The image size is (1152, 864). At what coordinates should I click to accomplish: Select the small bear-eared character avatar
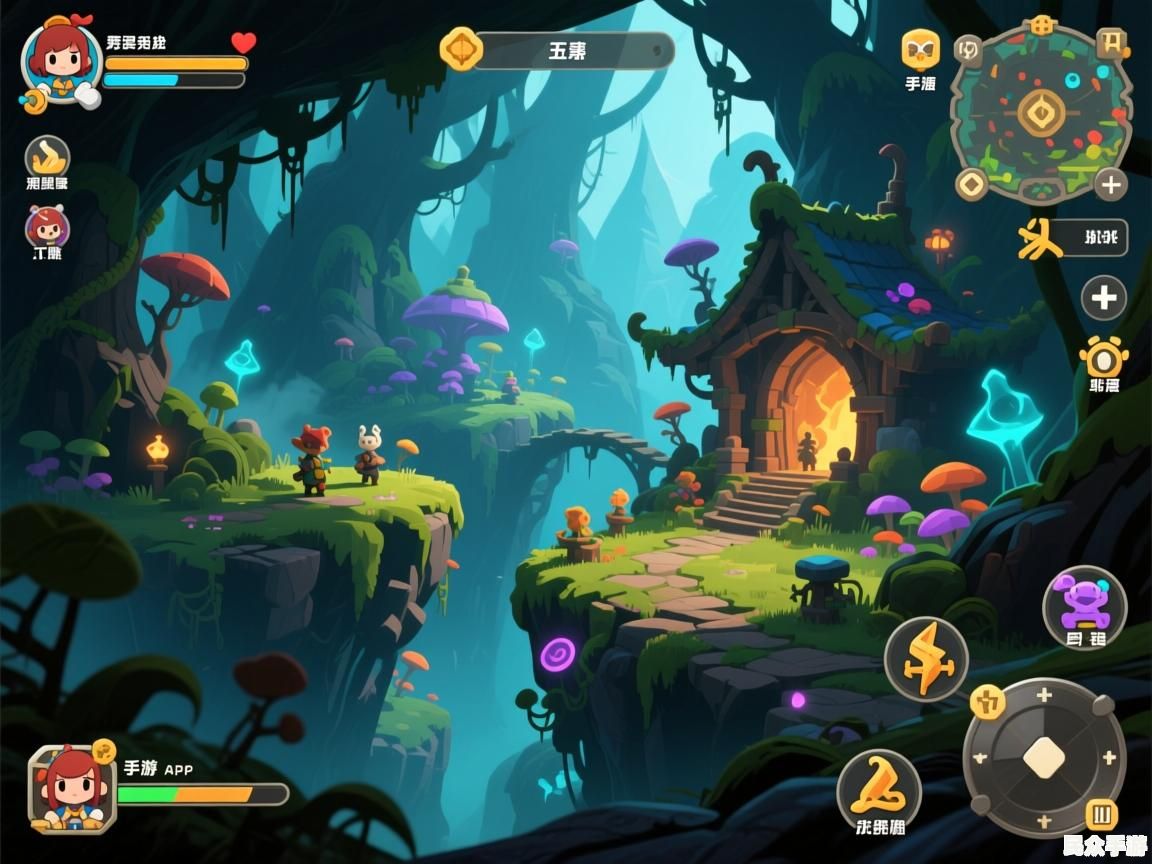pos(46,228)
